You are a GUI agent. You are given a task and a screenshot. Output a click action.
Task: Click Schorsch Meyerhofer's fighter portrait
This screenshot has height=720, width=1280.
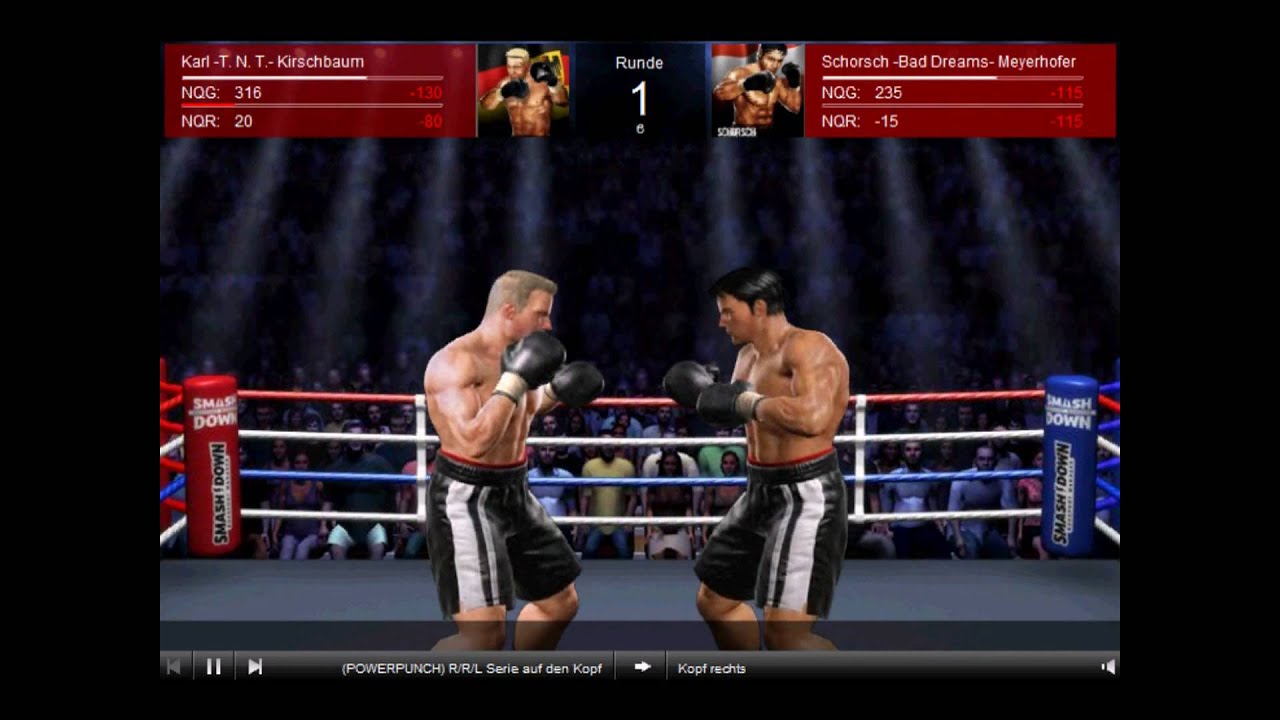pos(757,90)
